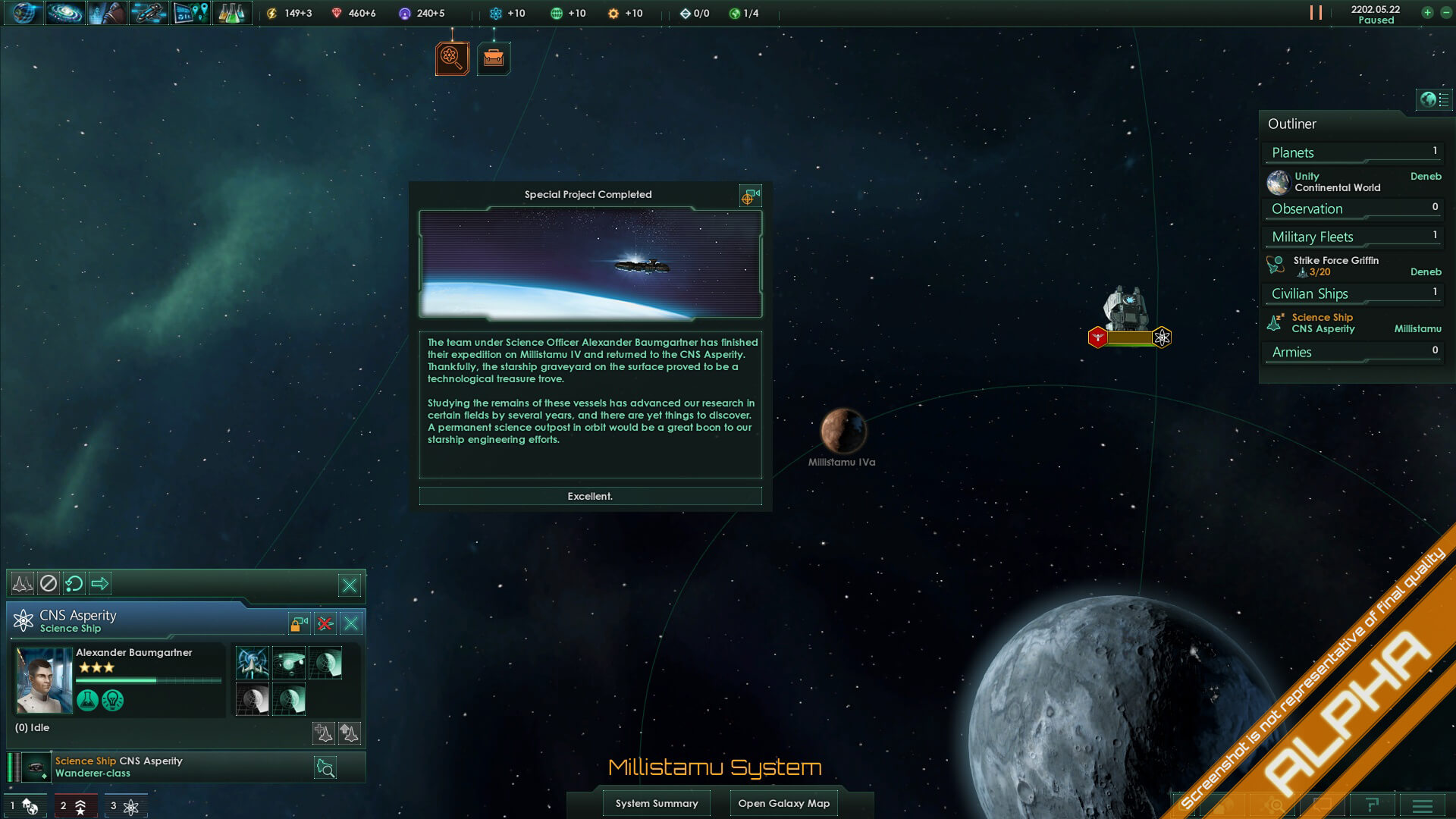1456x819 pixels.
Task: Select the stop orders icon
Action: coord(49,583)
